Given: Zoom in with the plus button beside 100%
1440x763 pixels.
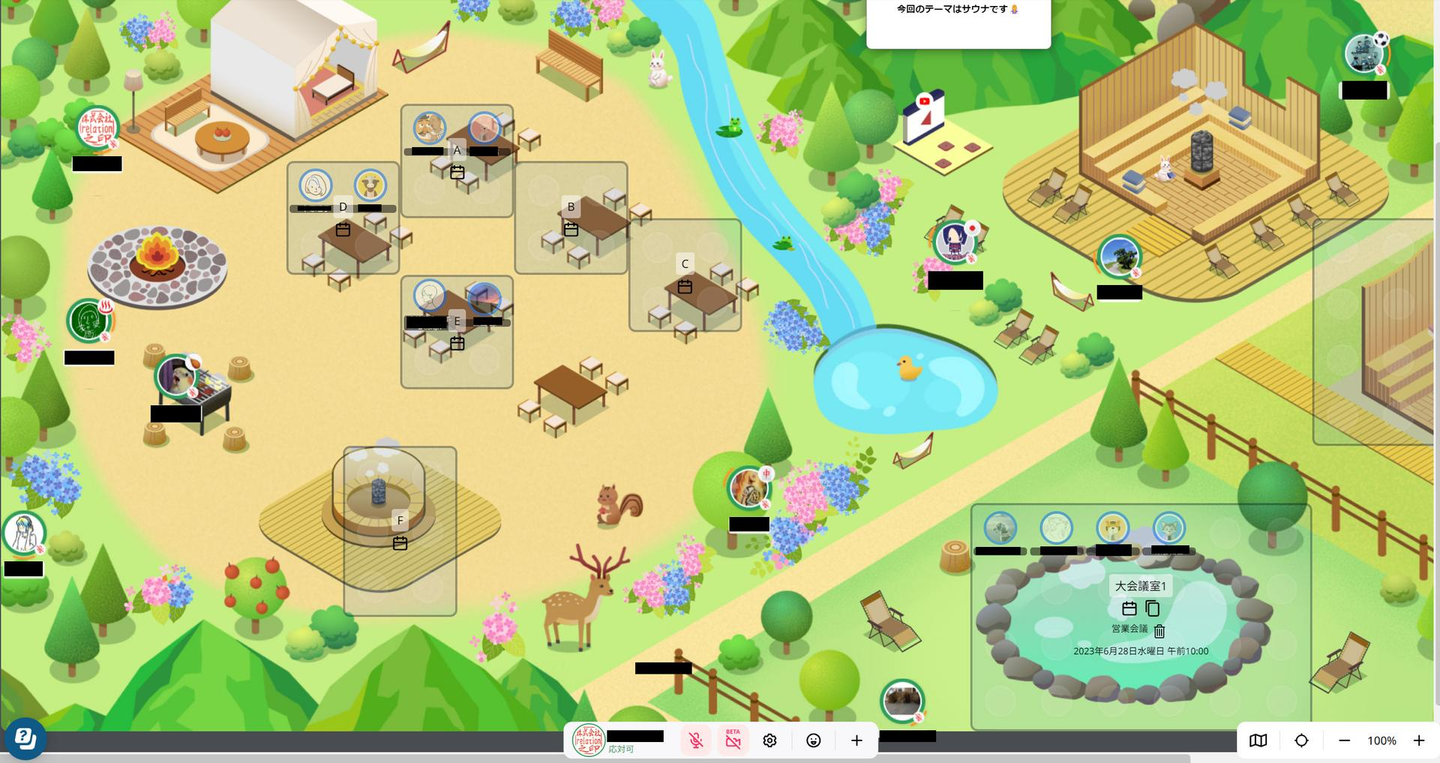Looking at the screenshot, I should click(x=1419, y=741).
